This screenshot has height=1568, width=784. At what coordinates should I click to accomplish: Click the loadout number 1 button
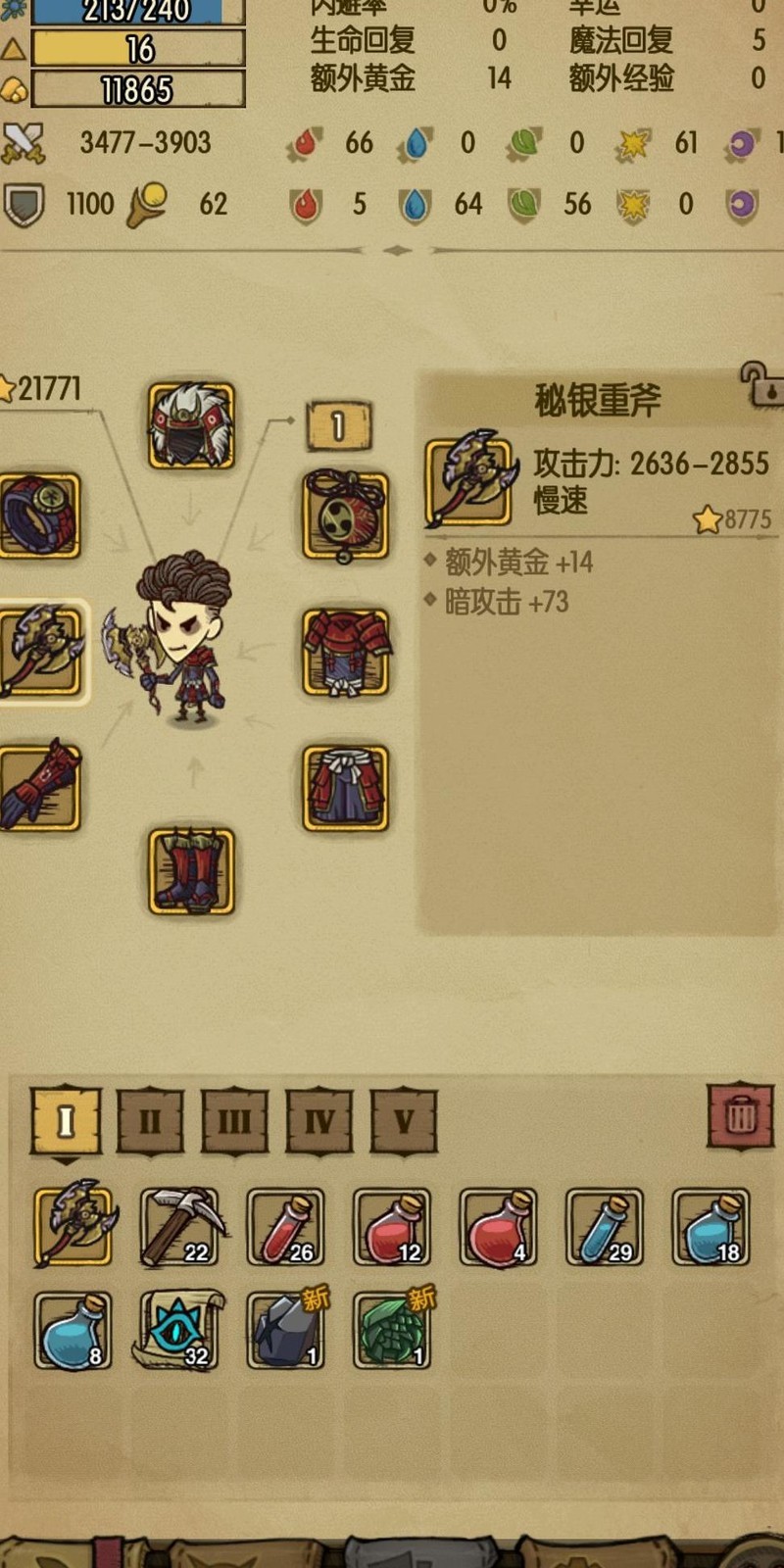click(338, 426)
